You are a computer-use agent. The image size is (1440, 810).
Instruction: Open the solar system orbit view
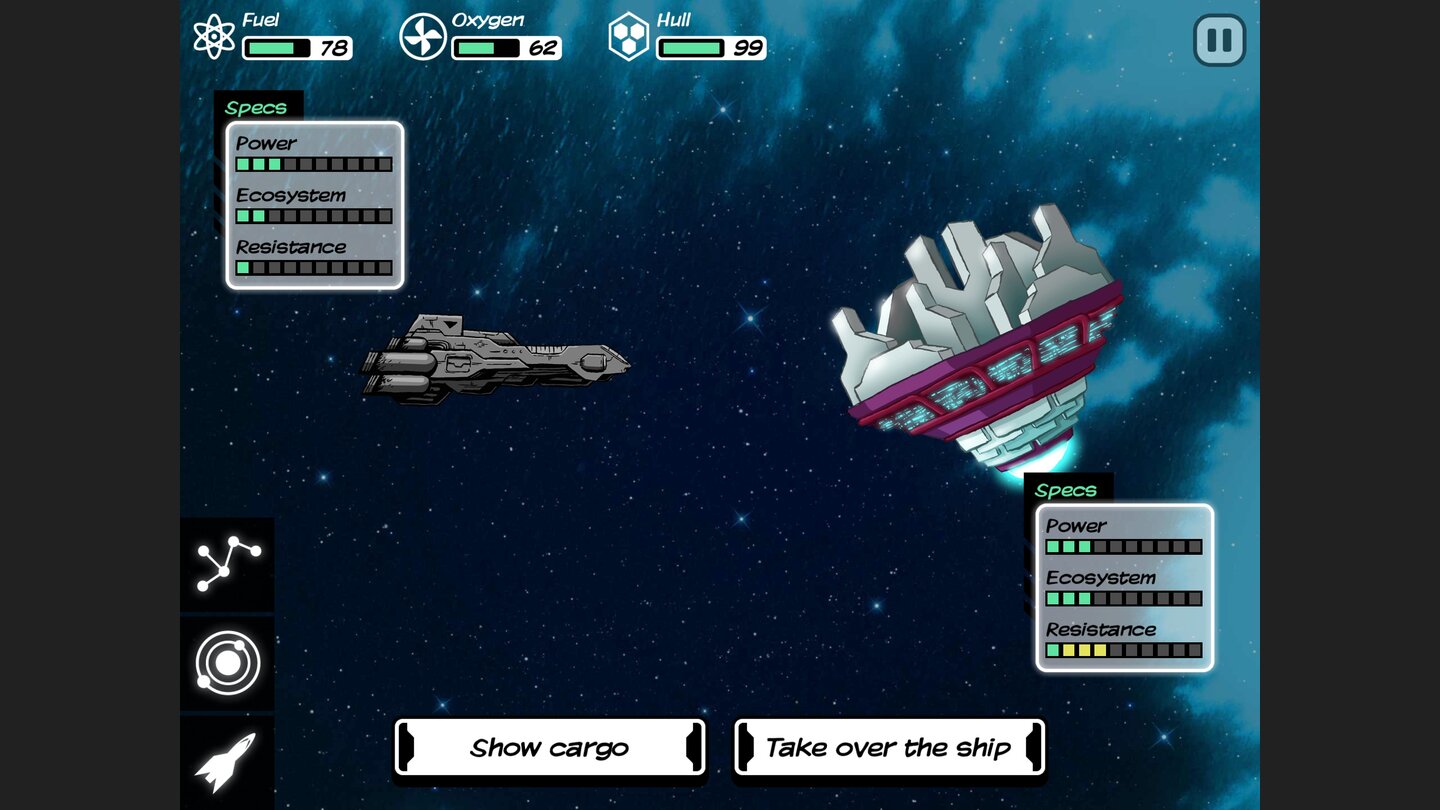pyautogui.click(x=227, y=662)
